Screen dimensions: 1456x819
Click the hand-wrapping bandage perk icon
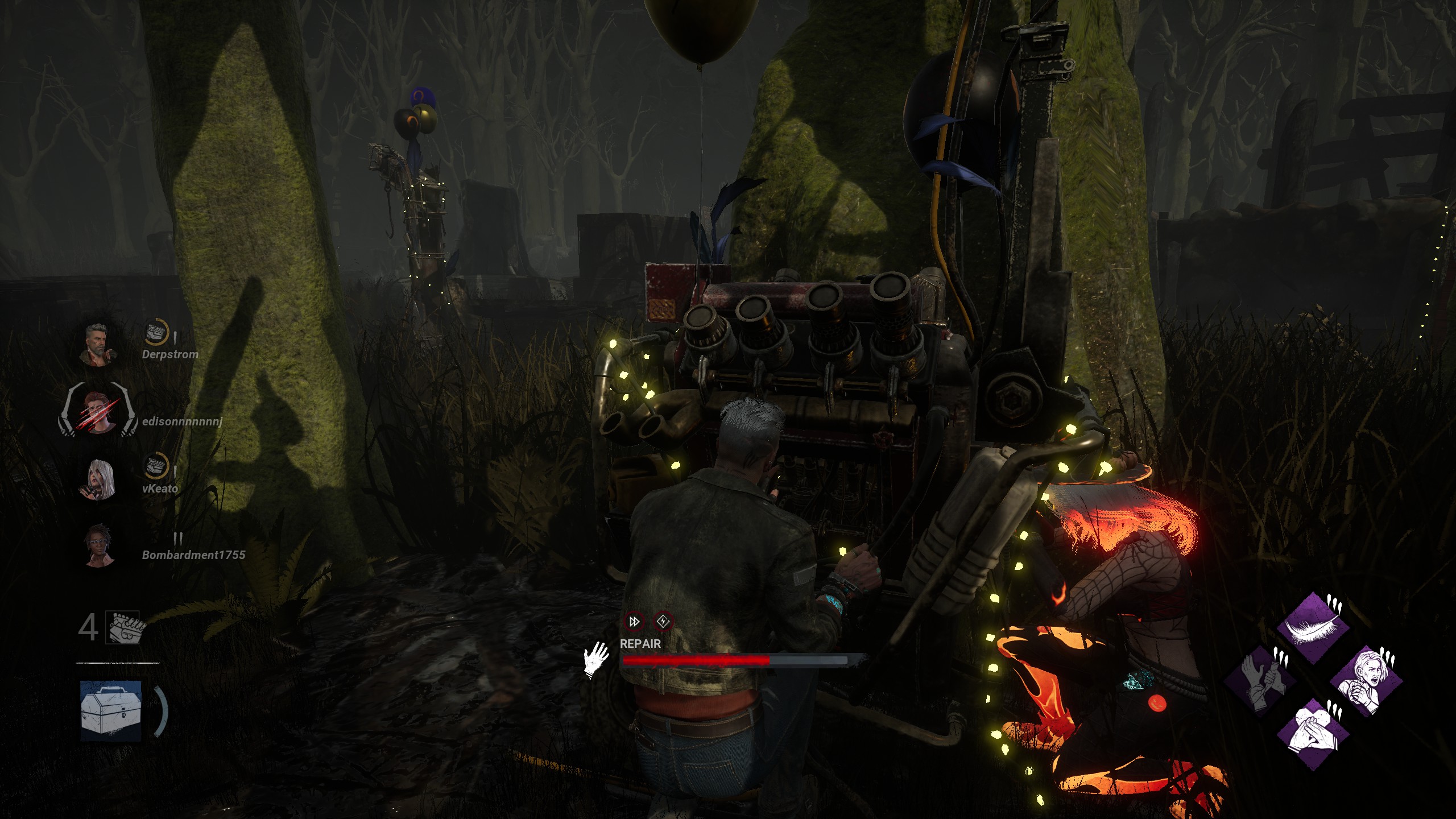point(1260,681)
